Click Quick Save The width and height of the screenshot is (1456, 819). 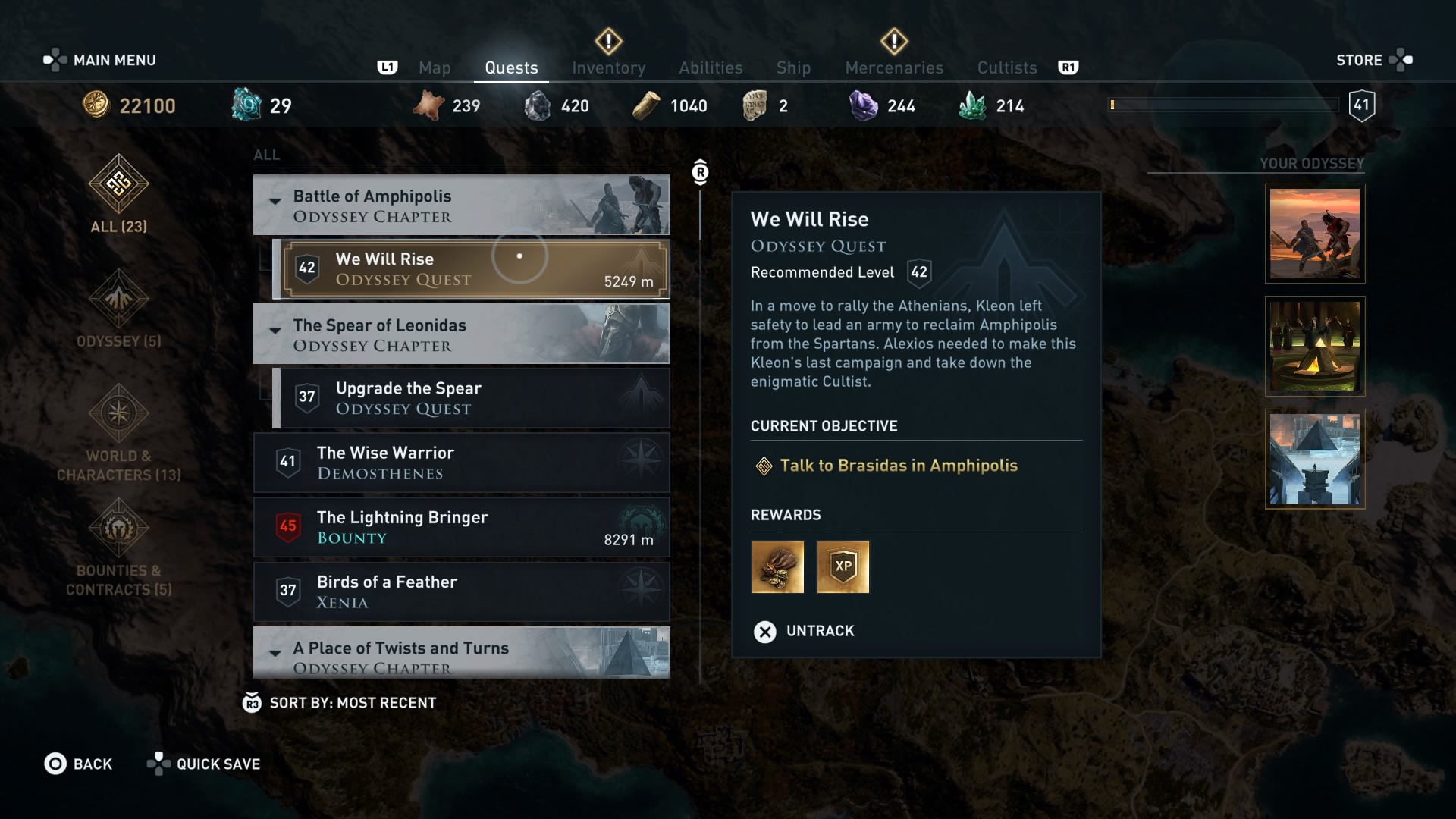coord(203,764)
